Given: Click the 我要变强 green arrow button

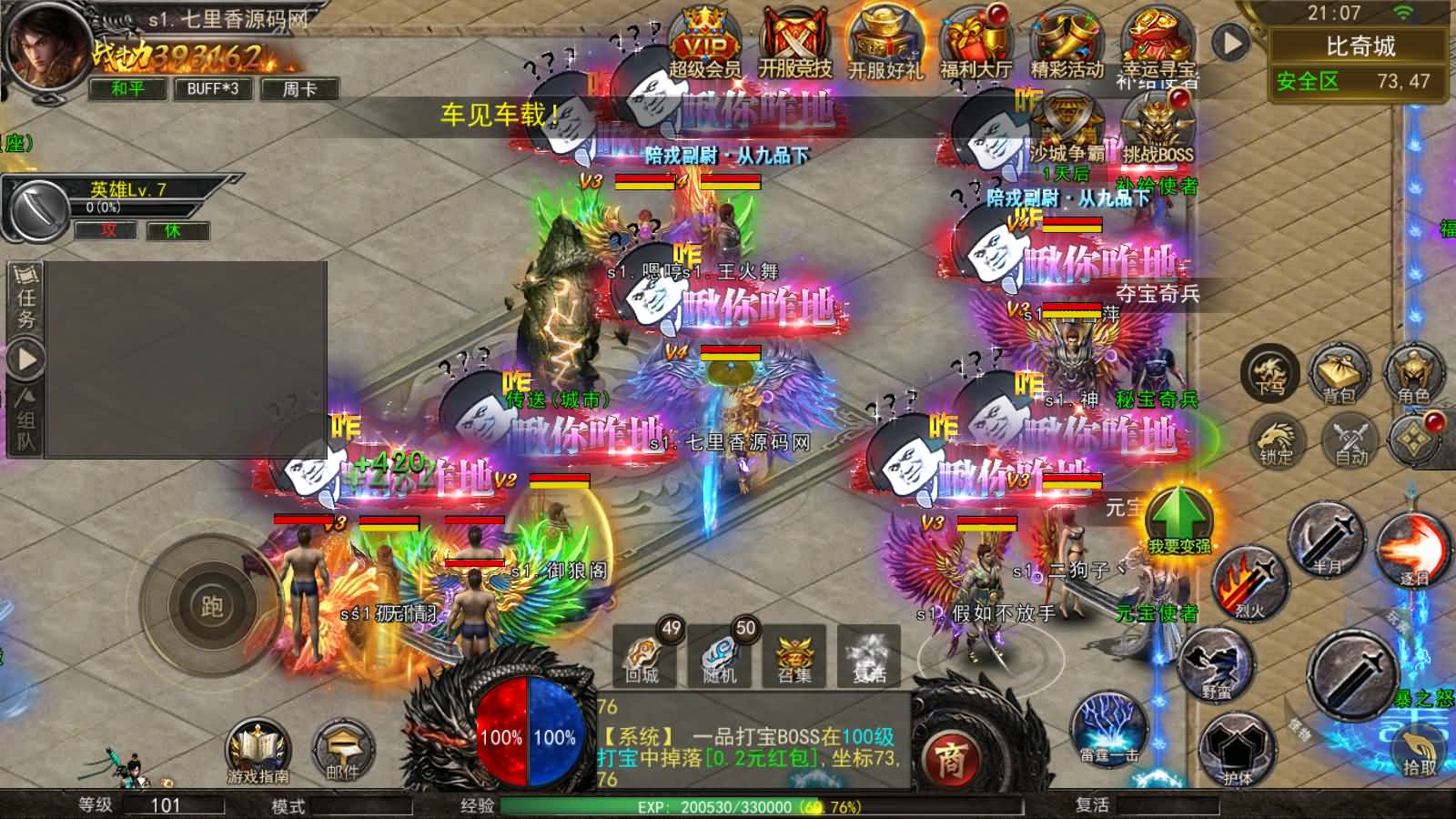Looking at the screenshot, I should (1178, 521).
